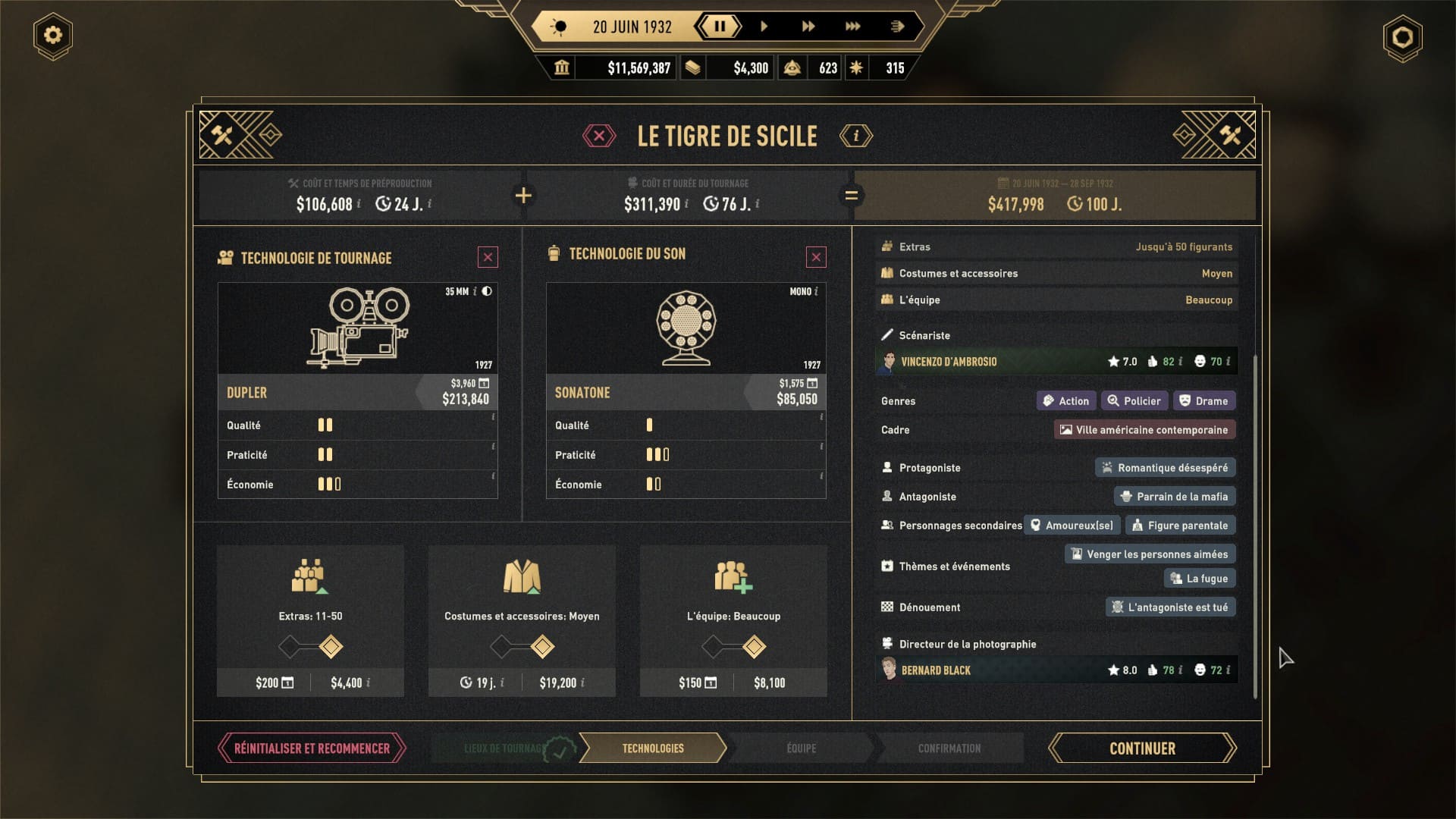Set time to double fast-forward speed
1456x819 pixels.
(808, 27)
